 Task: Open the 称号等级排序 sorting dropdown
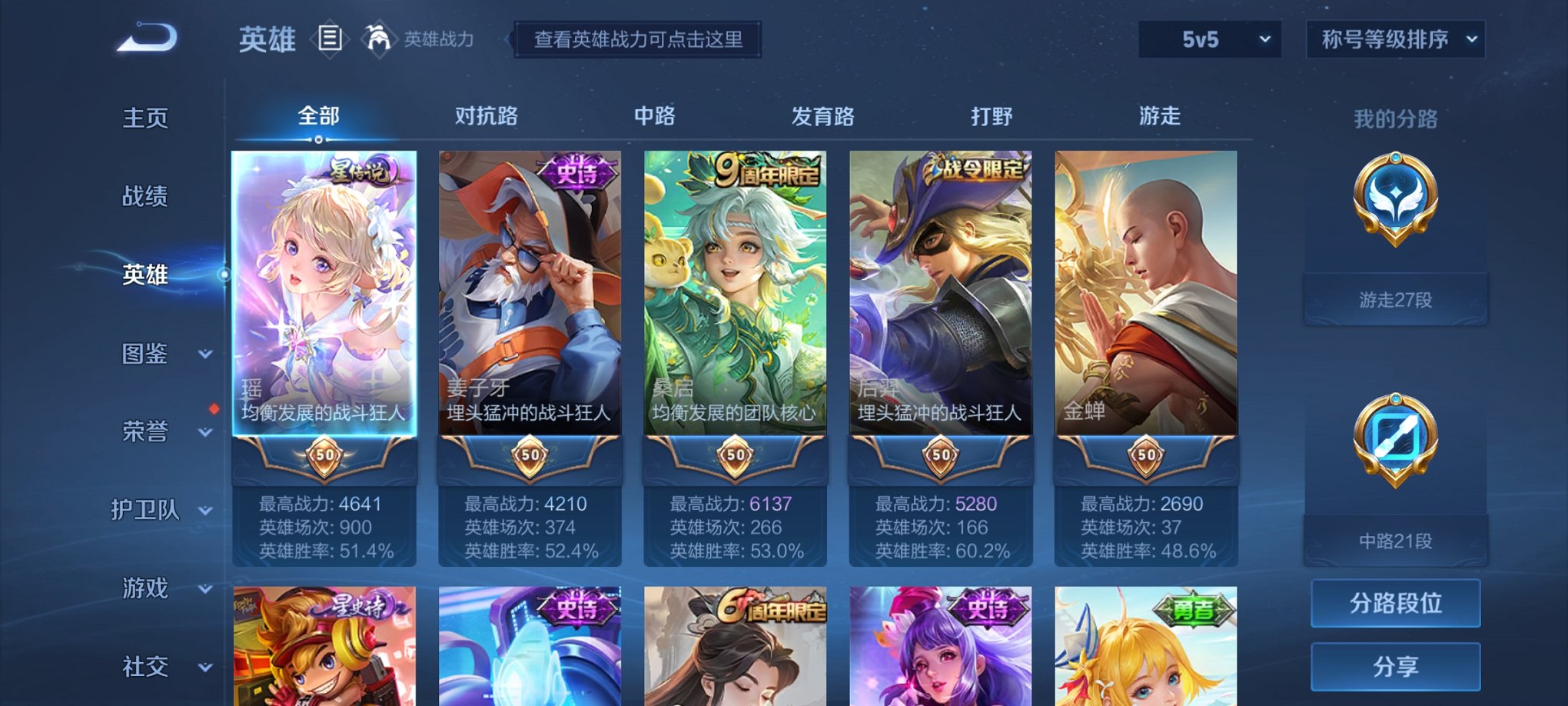tap(1396, 38)
